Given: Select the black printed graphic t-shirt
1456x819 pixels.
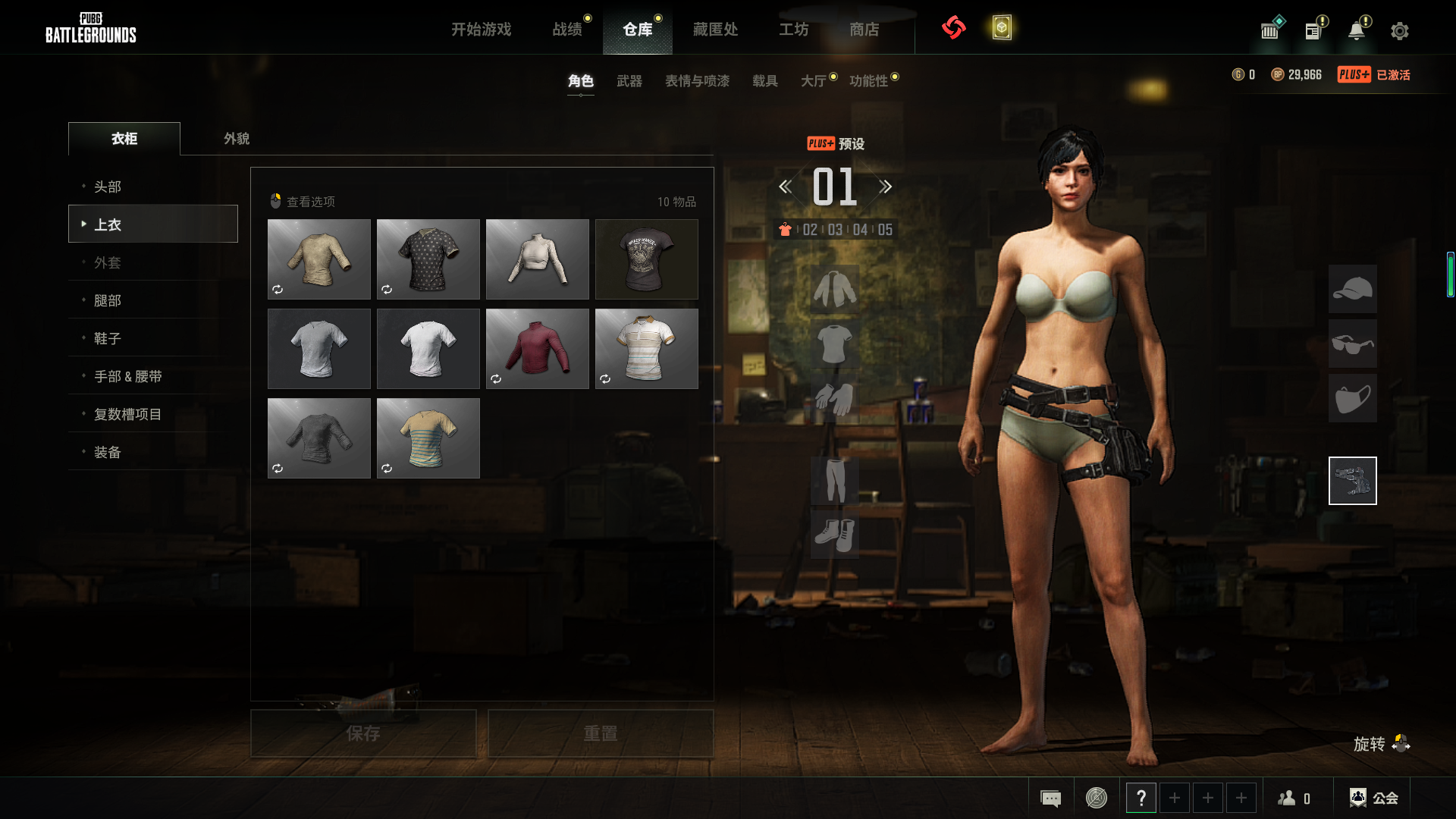Looking at the screenshot, I should coord(646,259).
